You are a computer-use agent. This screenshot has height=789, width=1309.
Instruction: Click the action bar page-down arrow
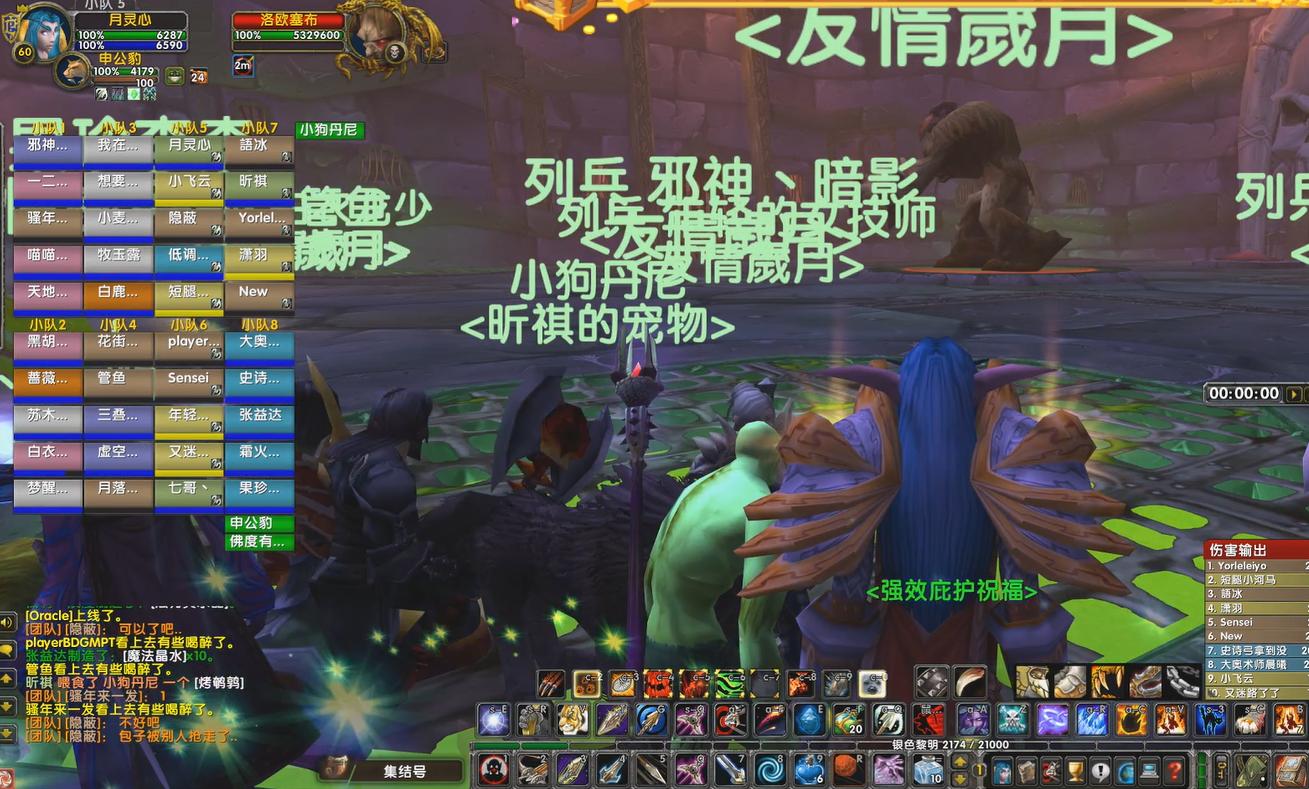coord(961,778)
